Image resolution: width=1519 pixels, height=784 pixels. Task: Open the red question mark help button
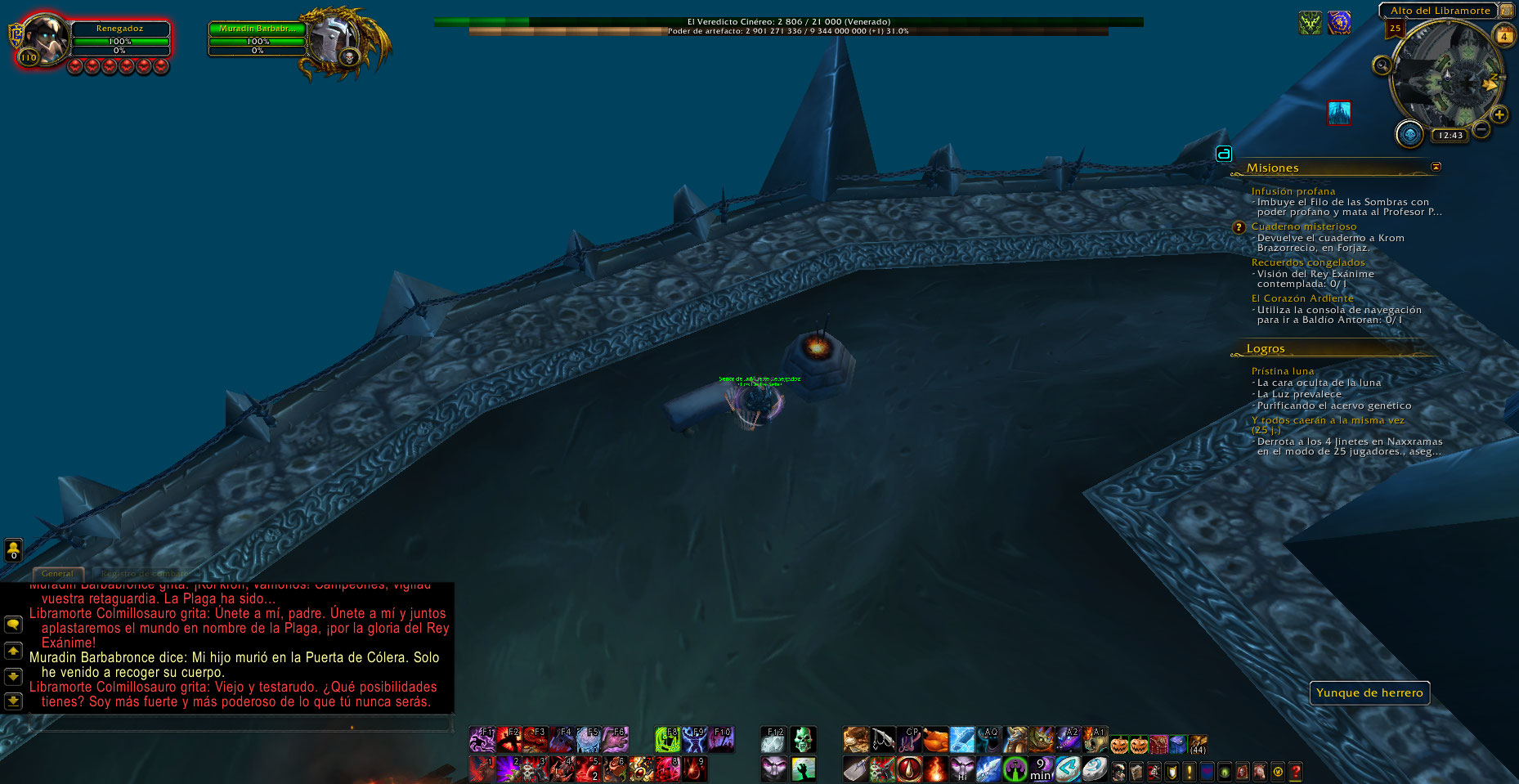[x=1295, y=771]
